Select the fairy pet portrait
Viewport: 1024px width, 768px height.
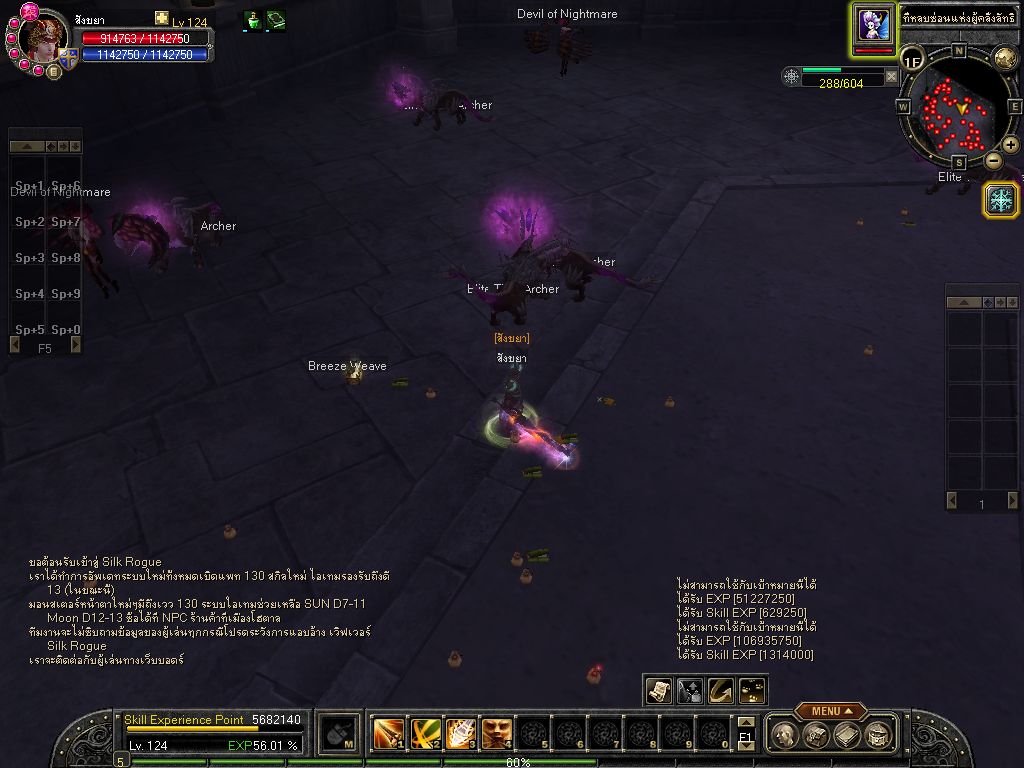(872, 25)
